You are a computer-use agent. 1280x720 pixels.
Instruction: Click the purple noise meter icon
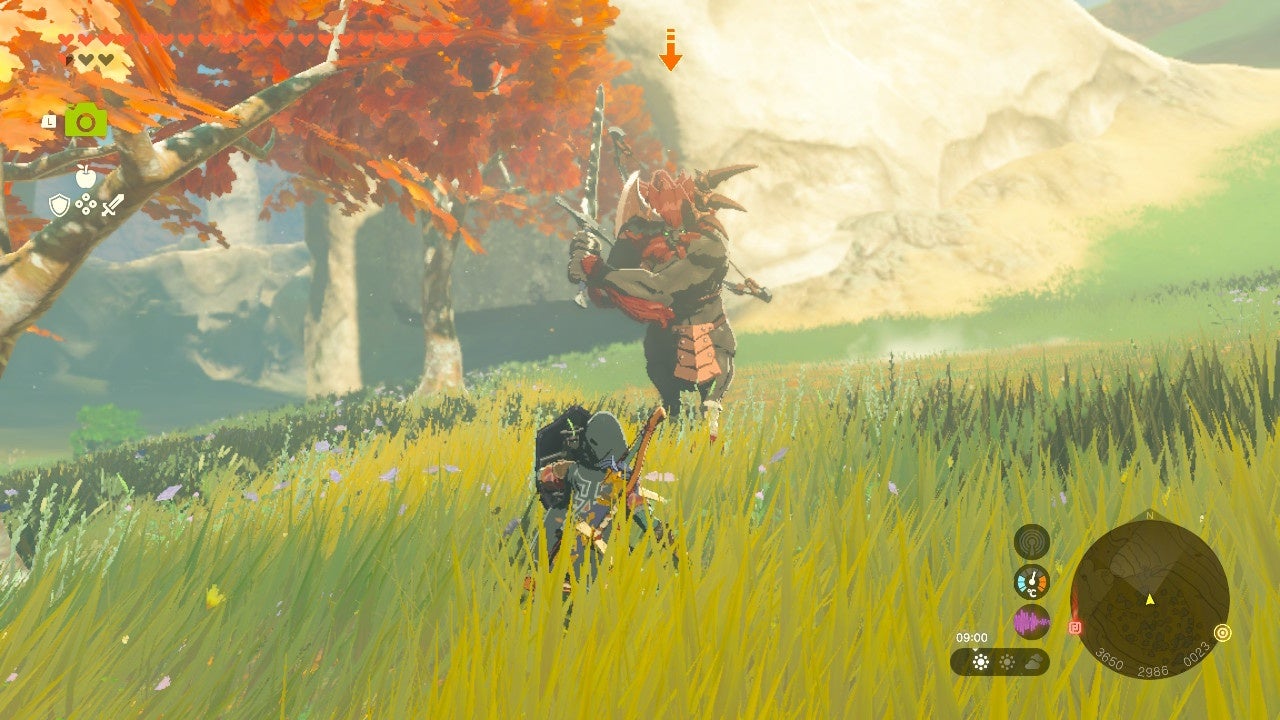point(1032,621)
